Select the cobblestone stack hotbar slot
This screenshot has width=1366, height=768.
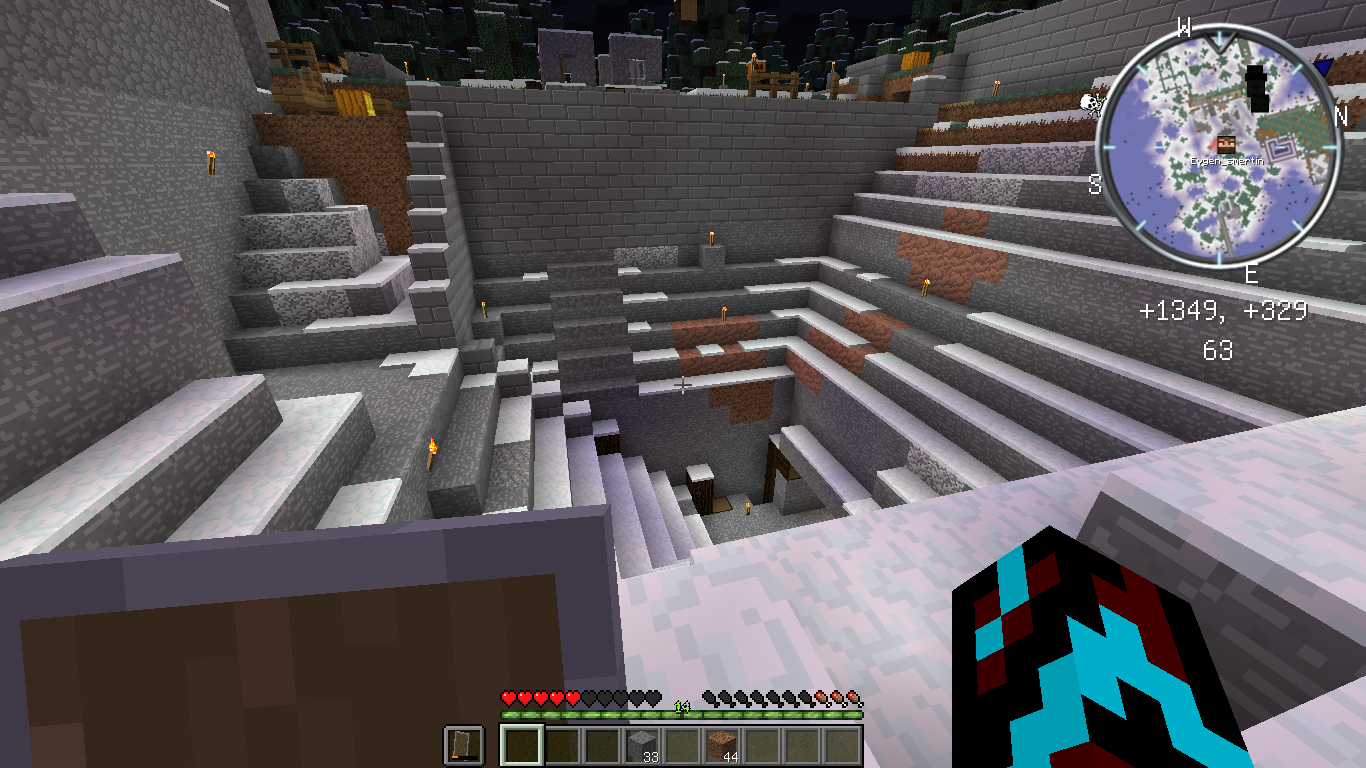click(642, 746)
